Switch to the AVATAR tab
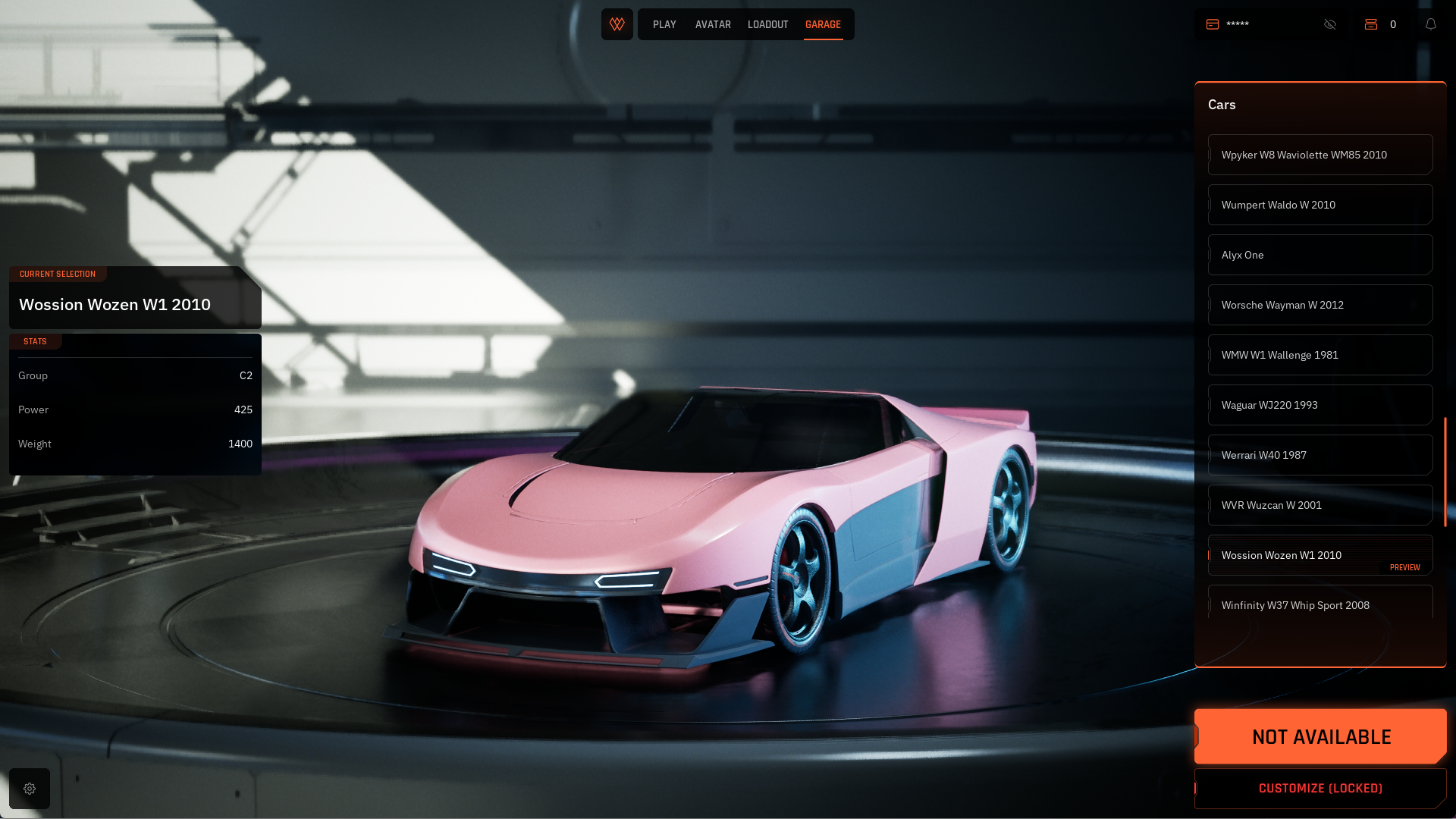 click(713, 25)
